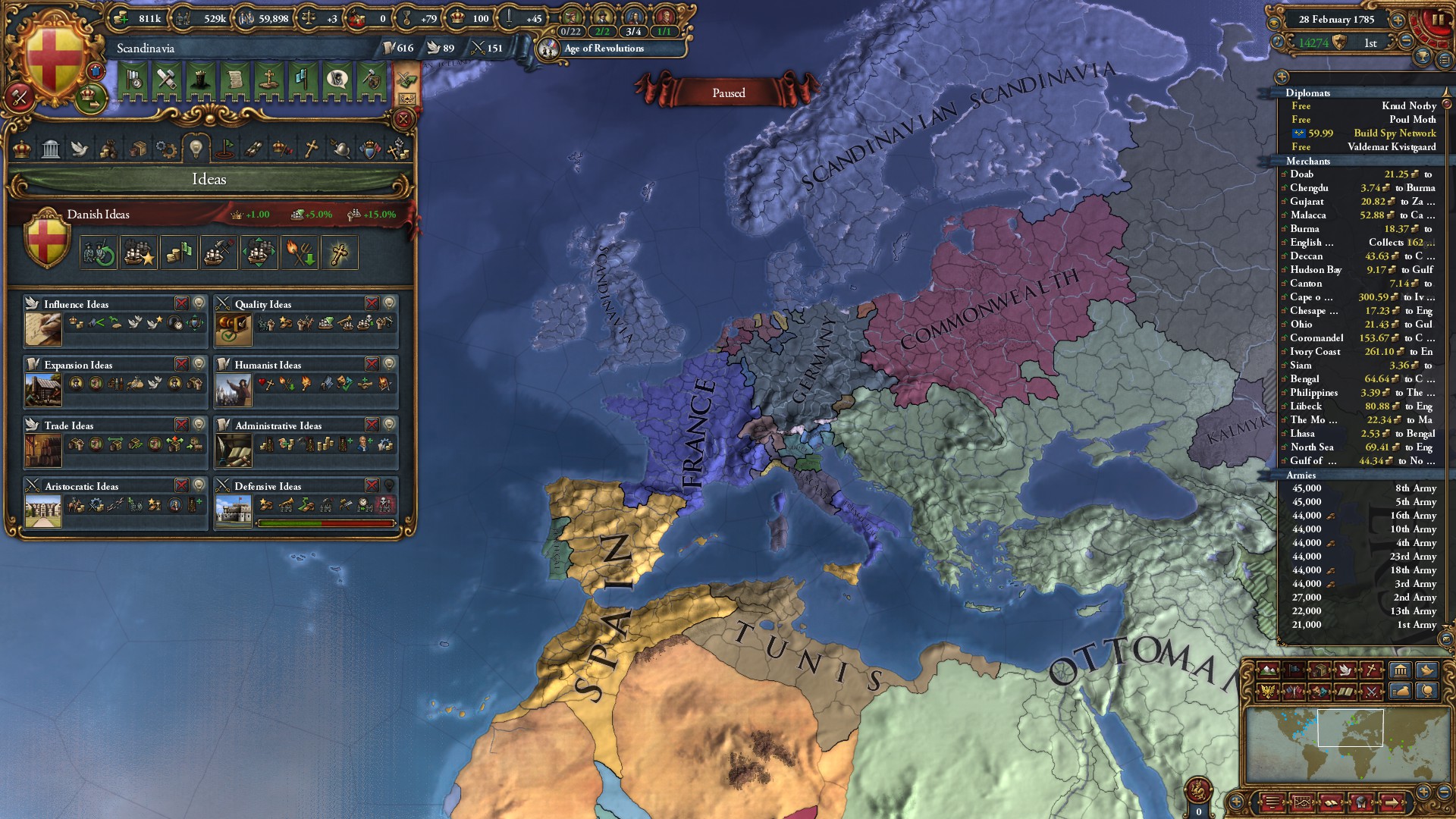Screen dimensions: 1456x819
Task: Open the terrain mapmode
Action: [x=1267, y=670]
